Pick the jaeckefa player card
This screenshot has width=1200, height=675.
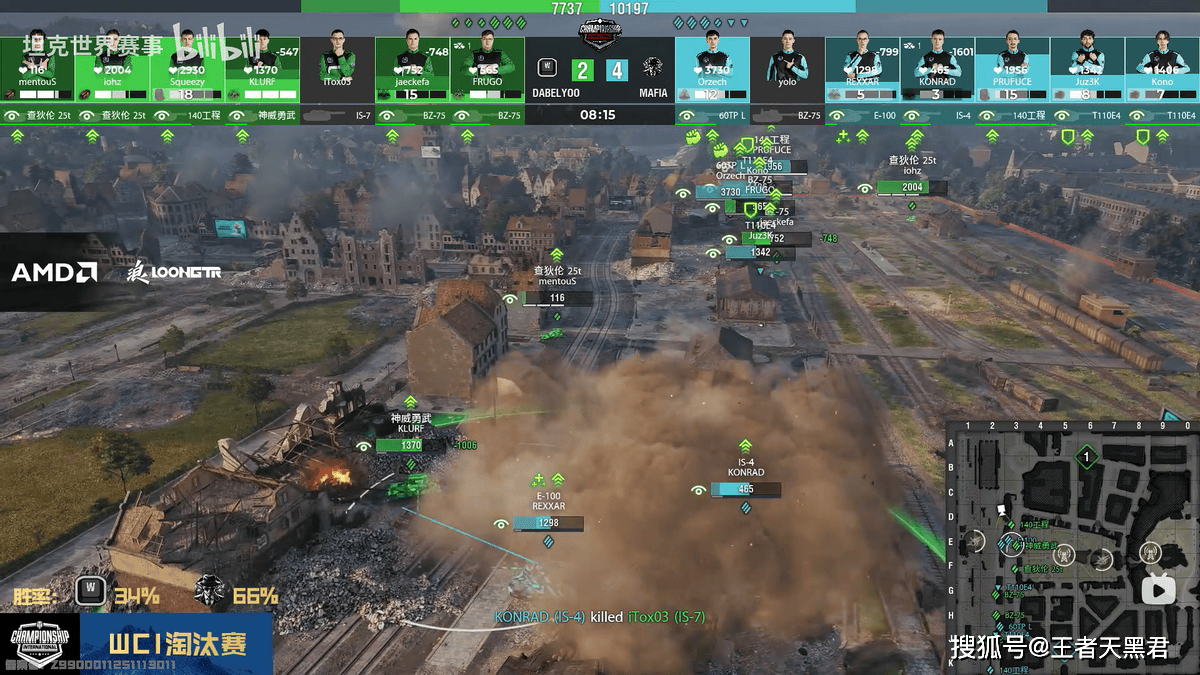click(412, 68)
